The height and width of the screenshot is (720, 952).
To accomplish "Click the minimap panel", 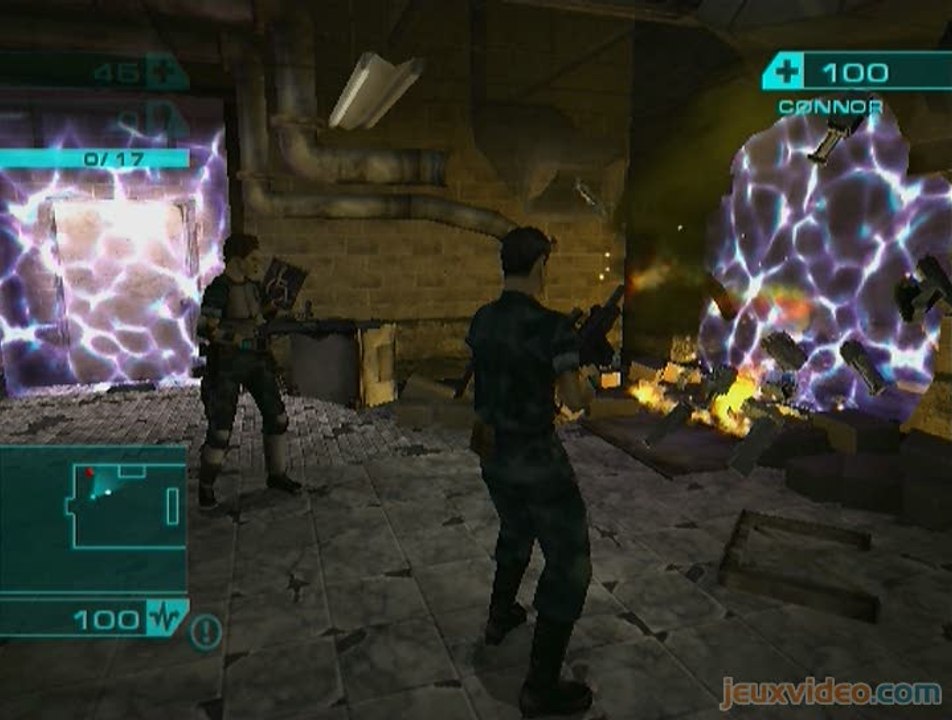I will [94, 517].
